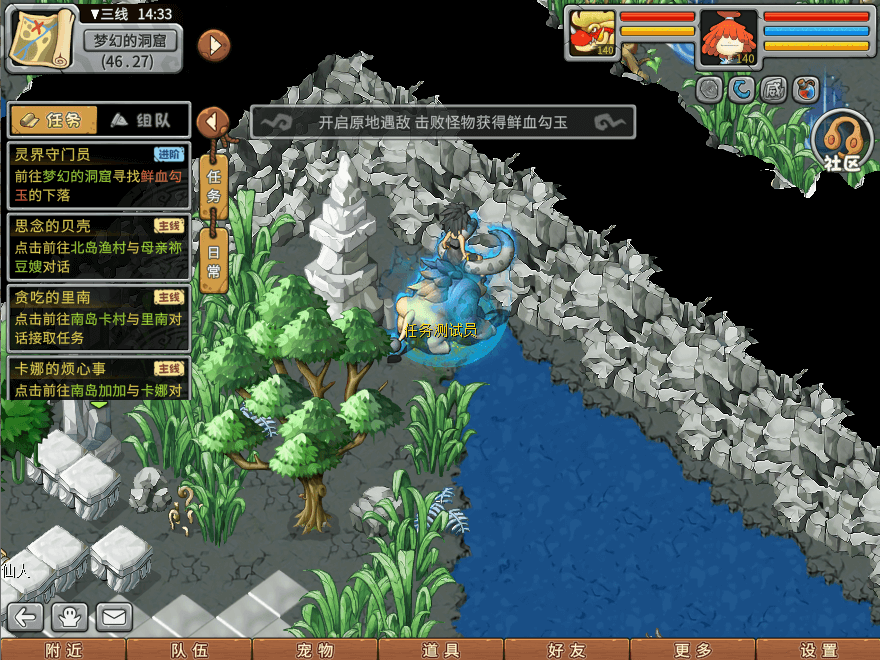Track the 思念的贝壳 main quest

click(x=98, y=245)
